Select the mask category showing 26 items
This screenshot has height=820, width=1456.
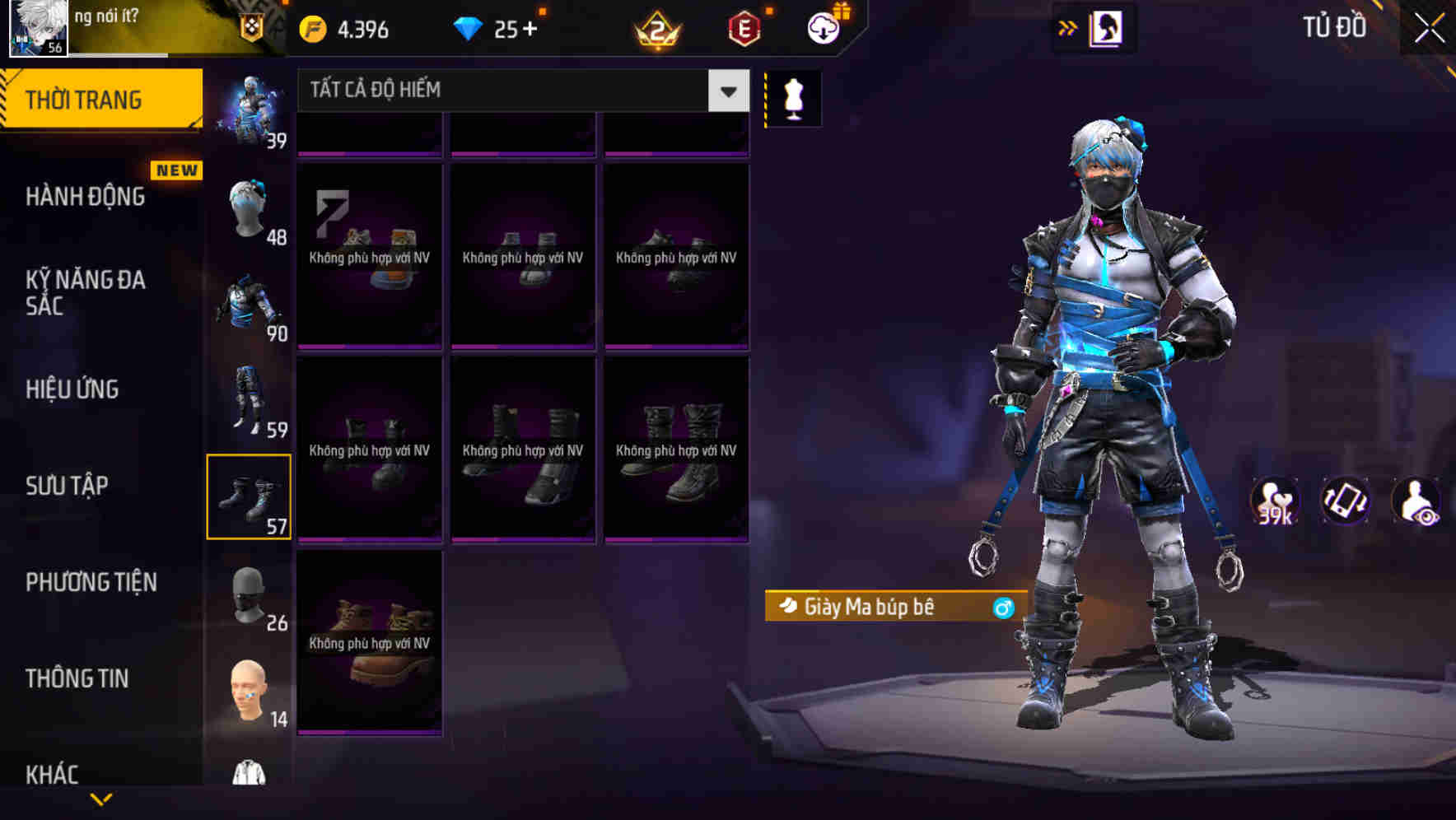pos(250,599)
